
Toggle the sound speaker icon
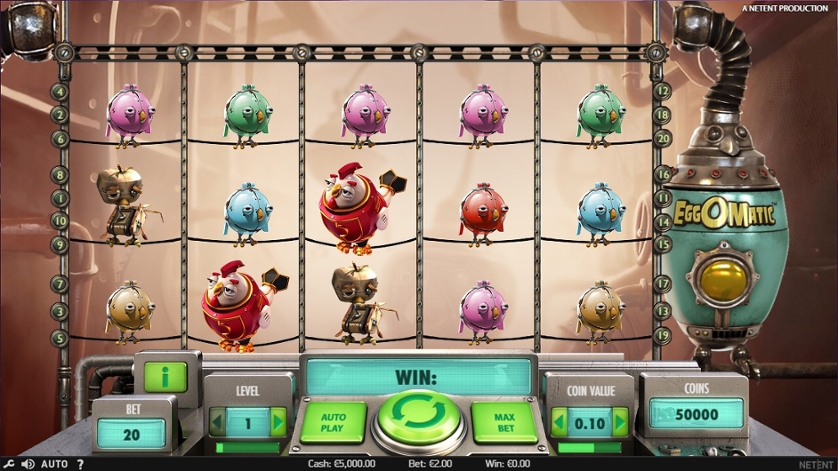[28, 464]
